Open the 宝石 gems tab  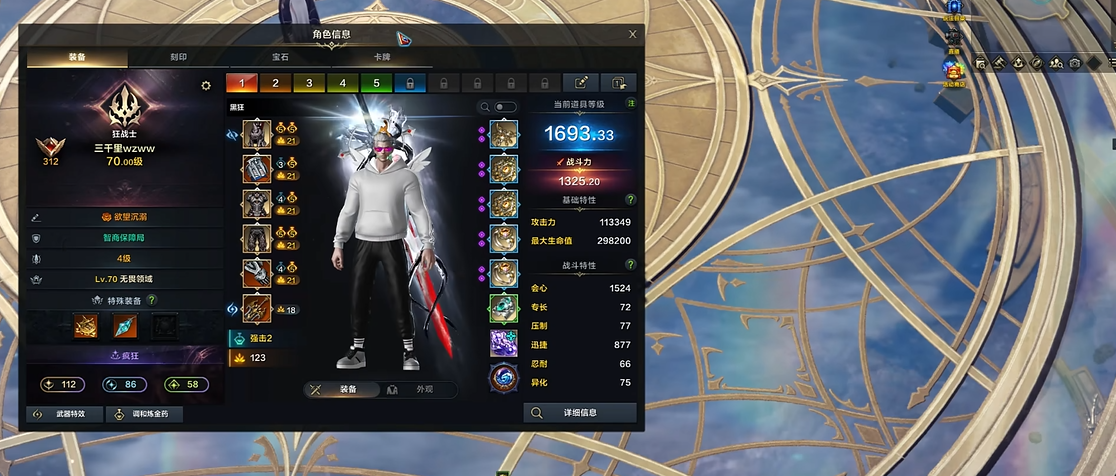click(279, 58)
